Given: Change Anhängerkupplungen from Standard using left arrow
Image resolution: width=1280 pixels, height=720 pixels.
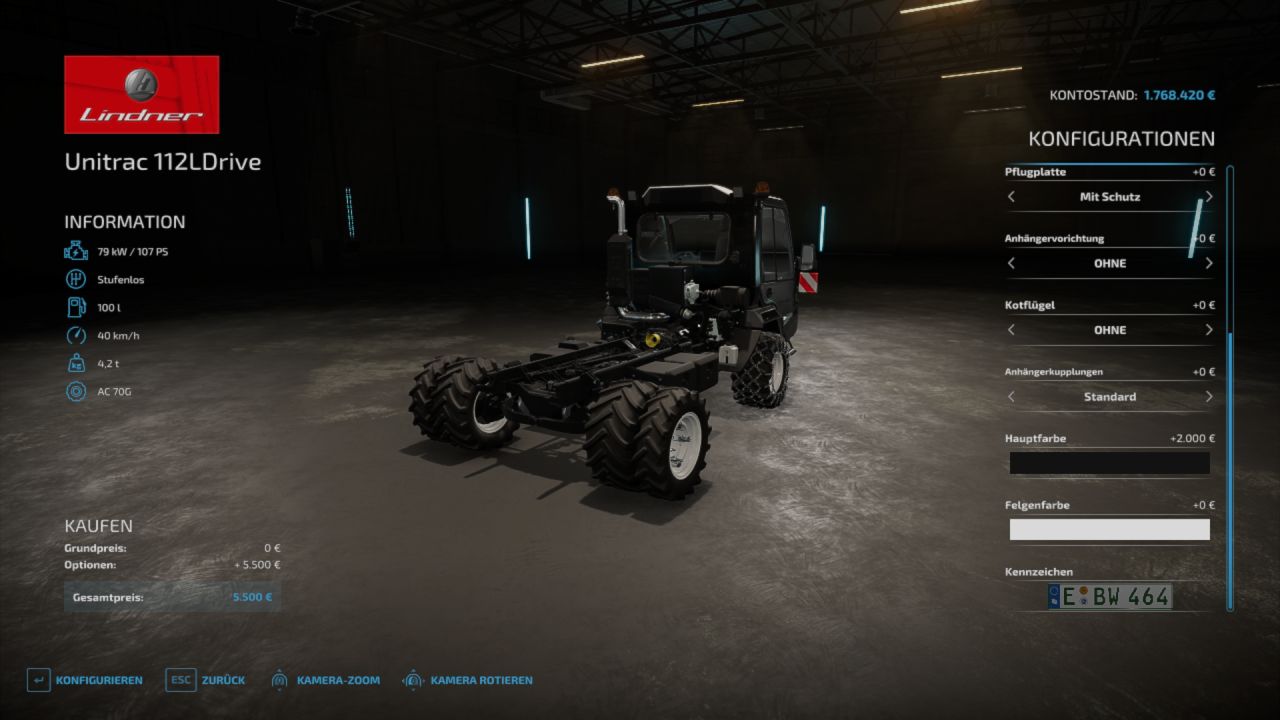Looking at the screenshot, I should 1011,396.
